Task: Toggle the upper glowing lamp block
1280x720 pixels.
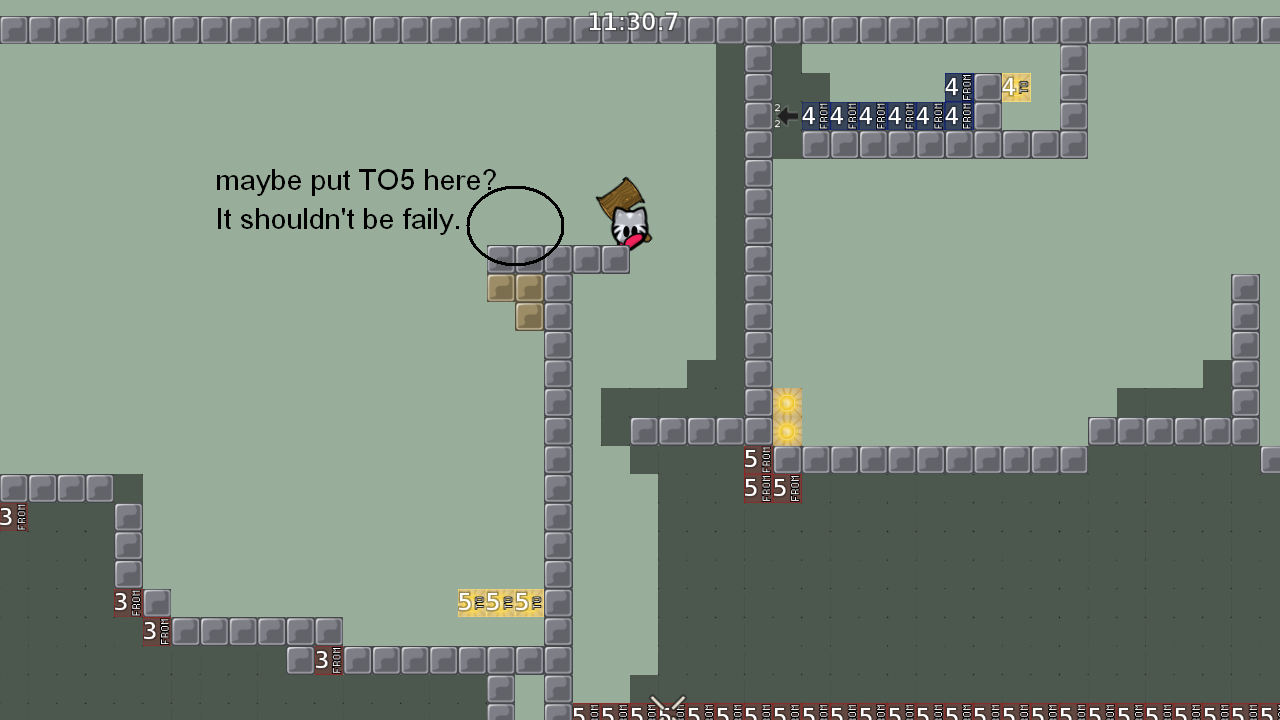Action: 789,403
